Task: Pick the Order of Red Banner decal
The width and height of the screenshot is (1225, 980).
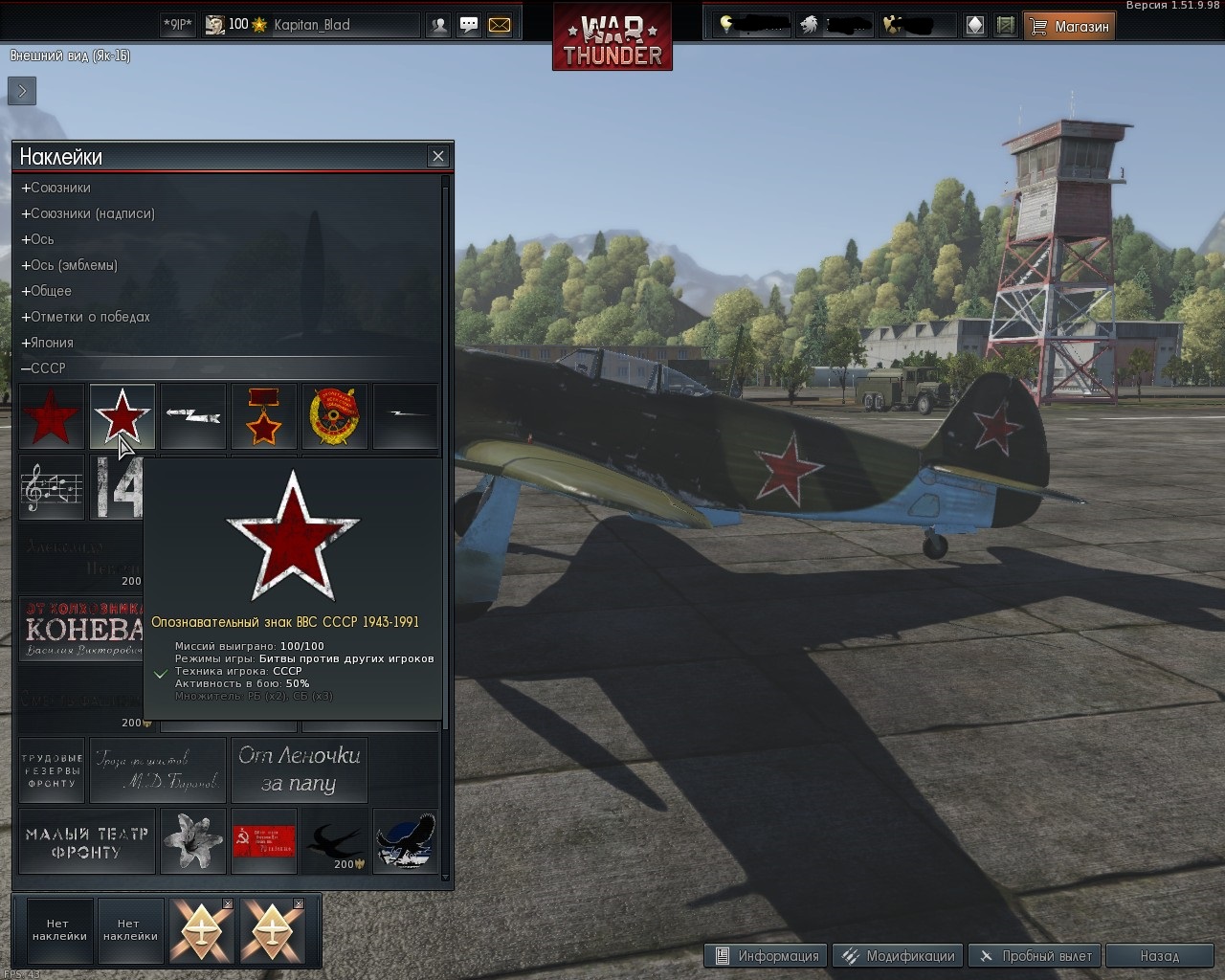Action: 334,416
